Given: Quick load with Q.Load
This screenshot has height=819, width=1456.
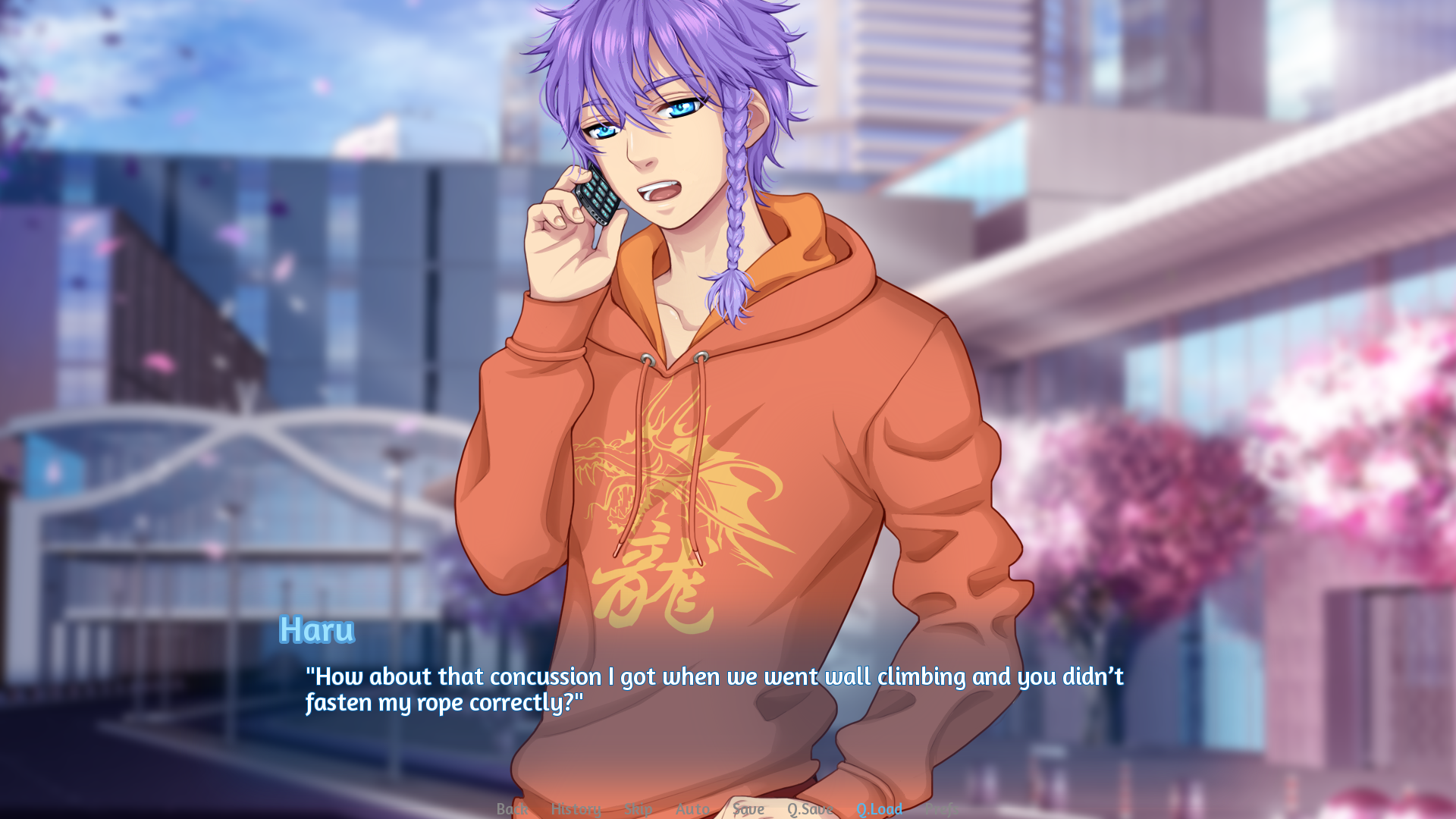Looking at the screenshot, I should [879, 809].
